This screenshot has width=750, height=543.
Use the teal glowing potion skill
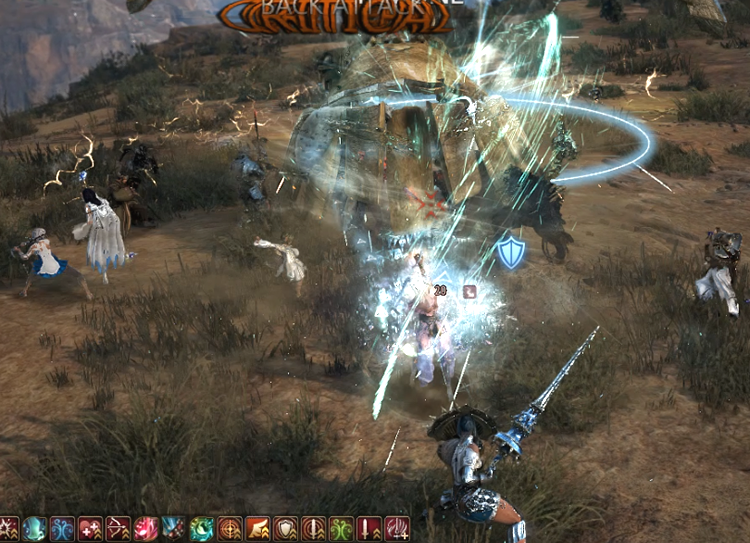(x=35, y=529)
